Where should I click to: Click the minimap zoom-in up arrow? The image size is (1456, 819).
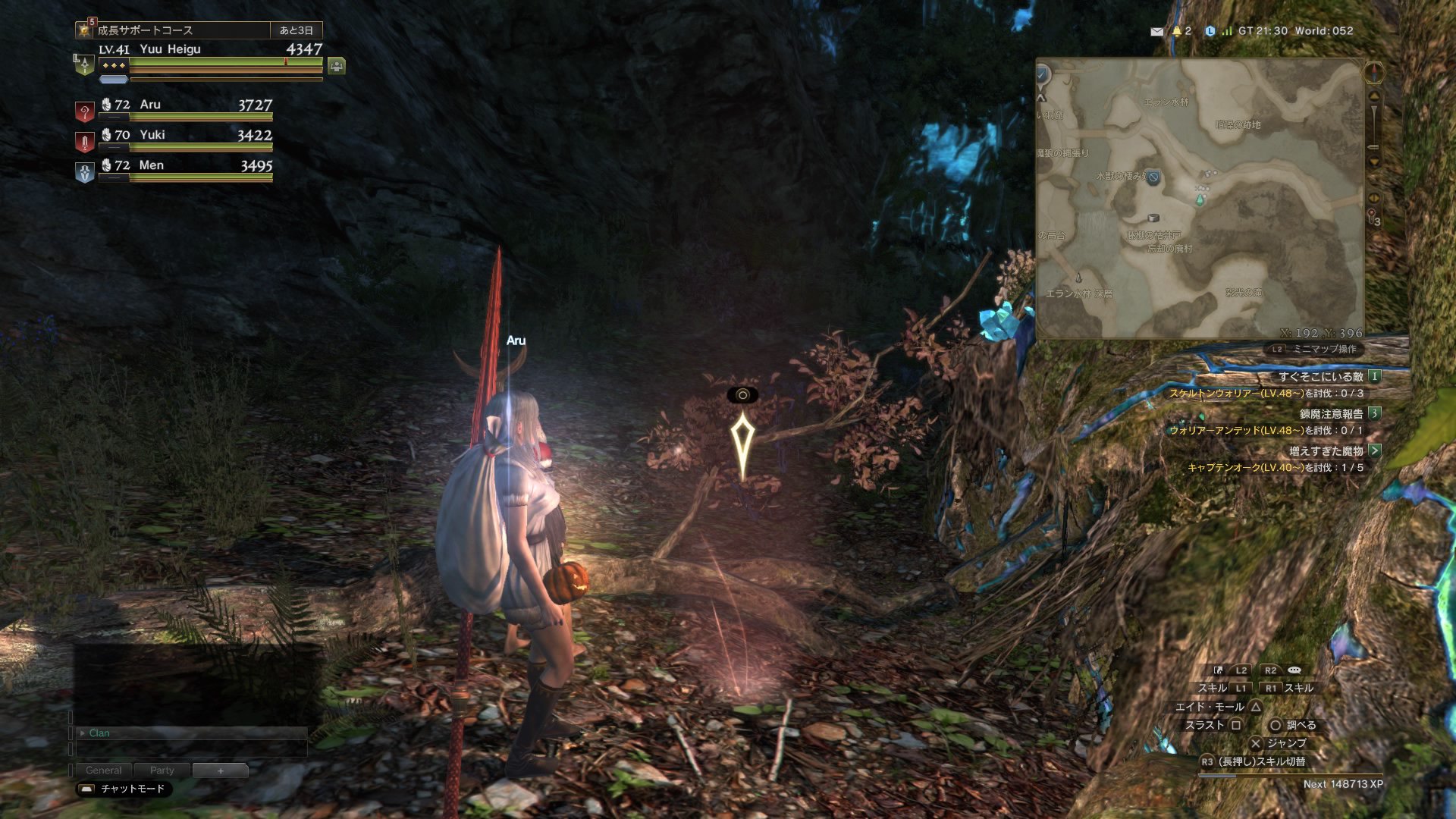click(1374, 97)
